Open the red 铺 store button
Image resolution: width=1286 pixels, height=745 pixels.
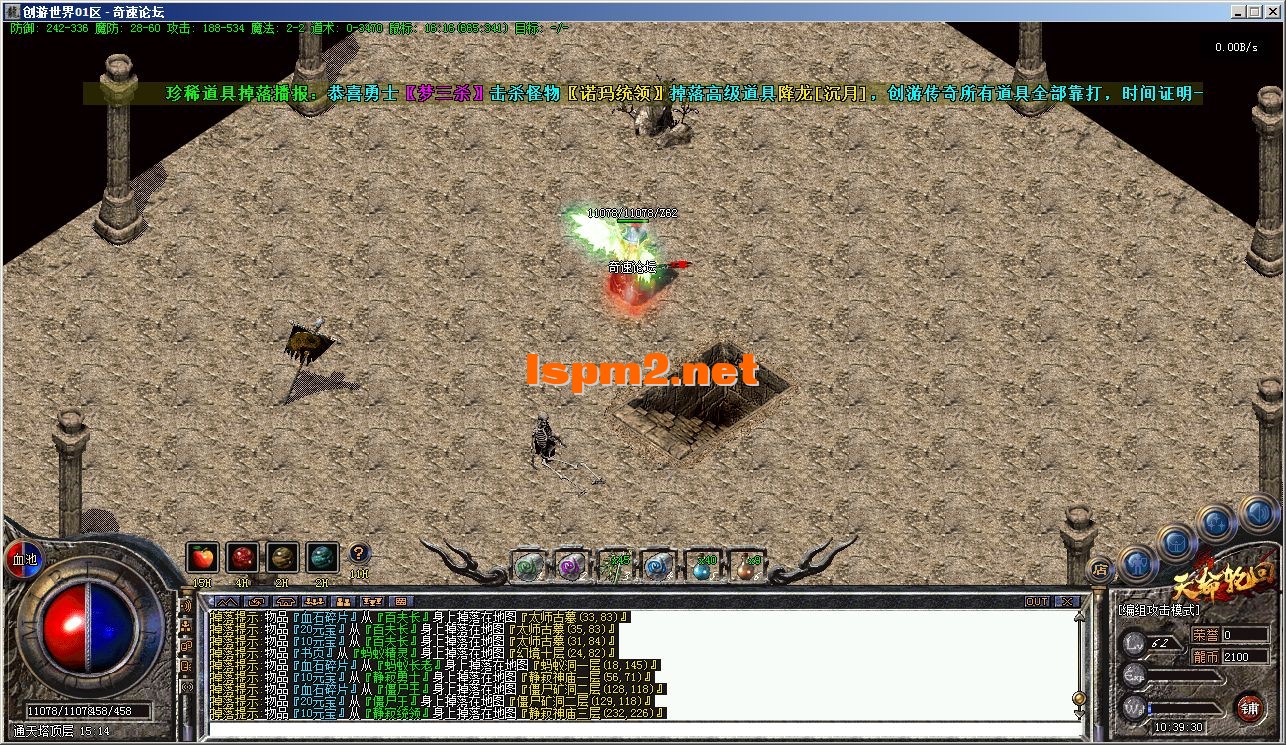1250,707
